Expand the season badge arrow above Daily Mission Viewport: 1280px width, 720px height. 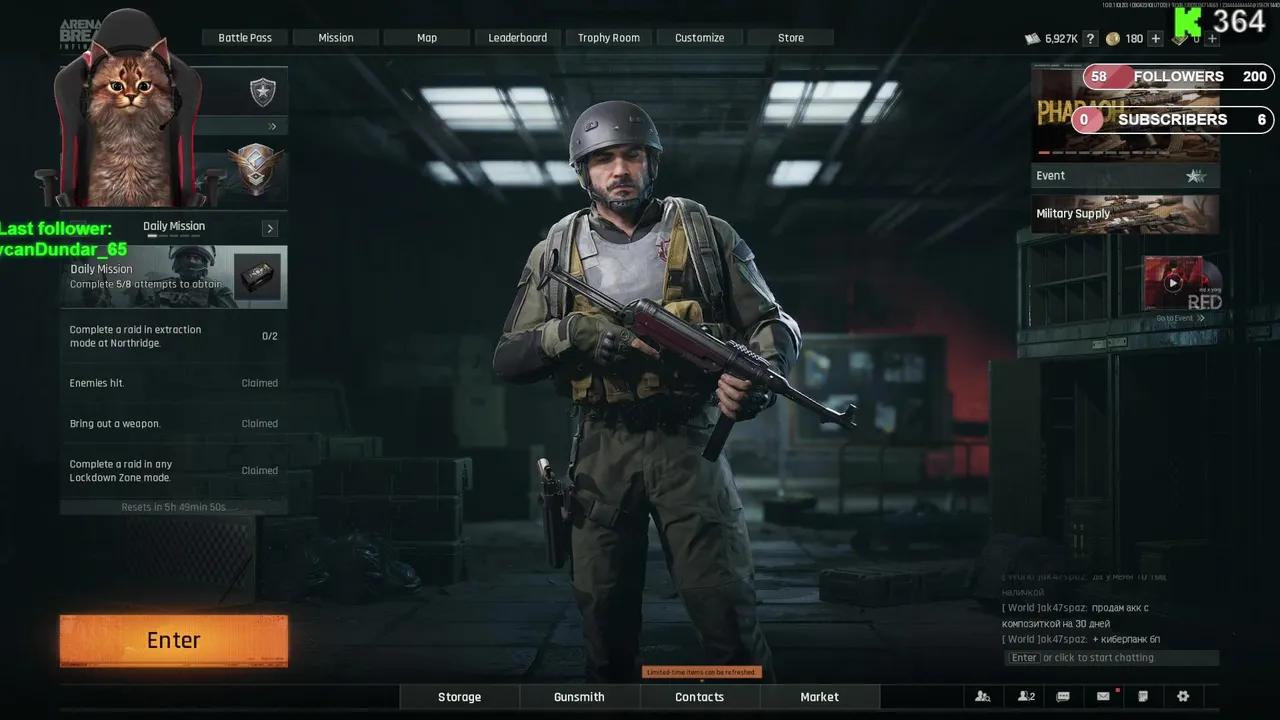(x=270, y=126)
